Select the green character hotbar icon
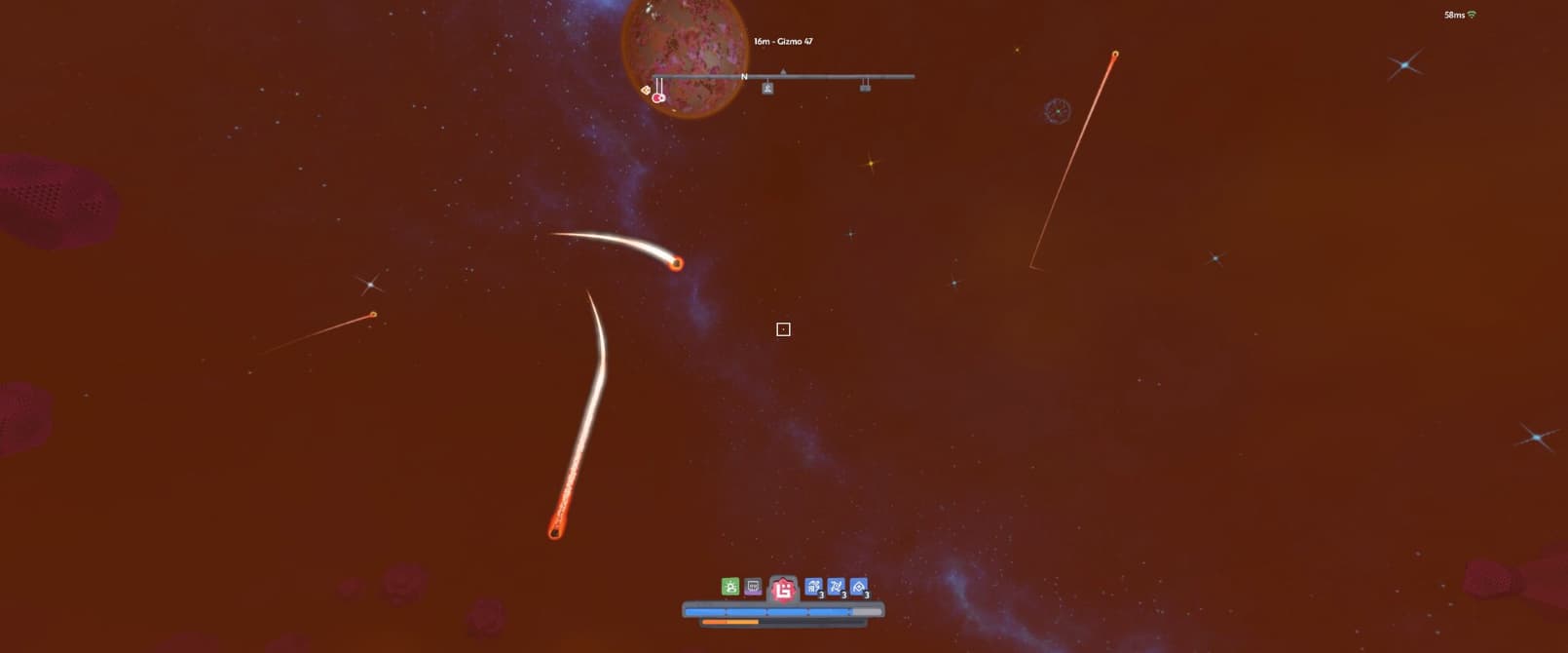This screenshot has width=1568, height=653. [x=729, y=586]
